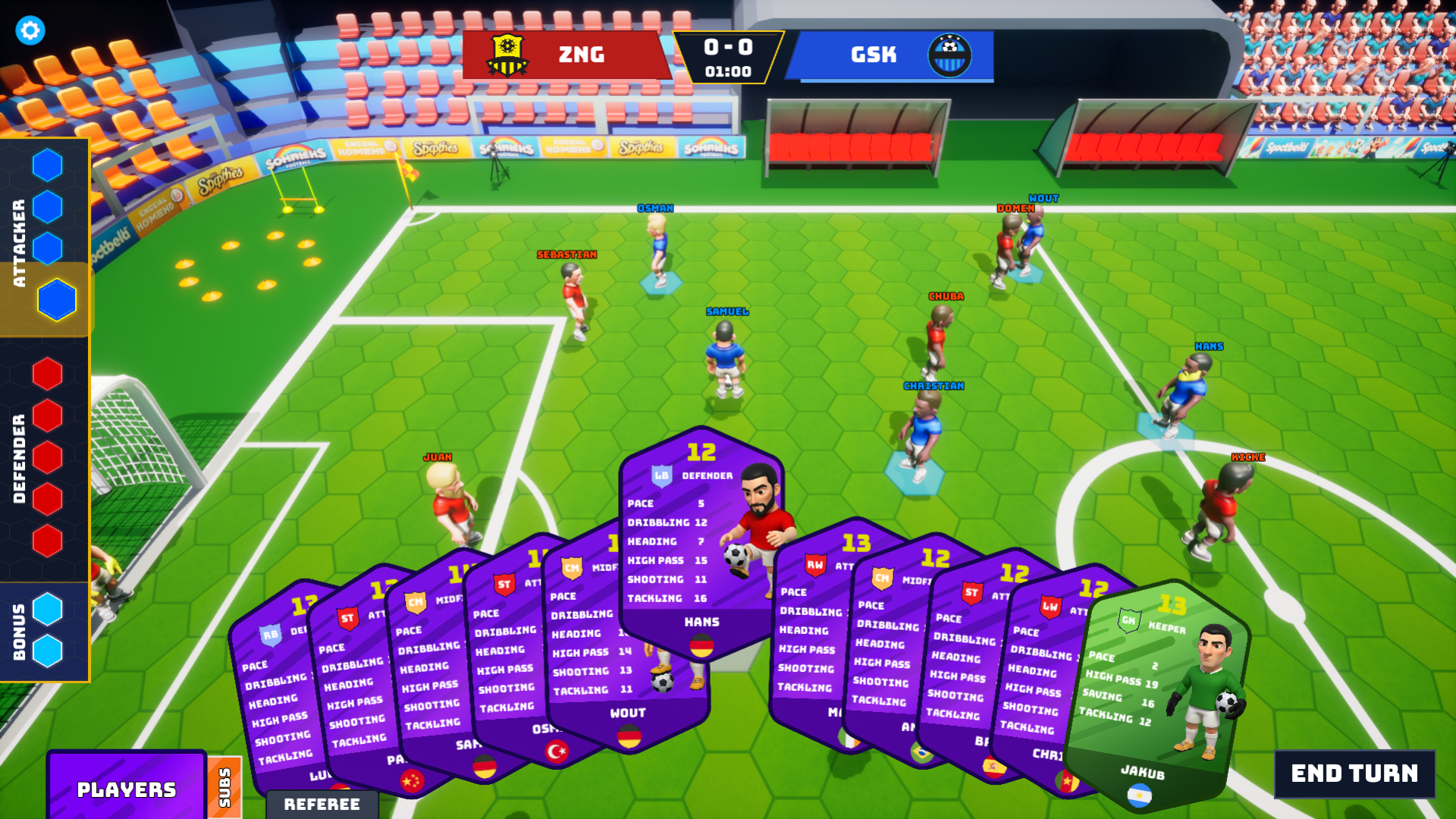Click the END TURN button
Screen dimensions: 1456x819
[x=1354, y=773]
